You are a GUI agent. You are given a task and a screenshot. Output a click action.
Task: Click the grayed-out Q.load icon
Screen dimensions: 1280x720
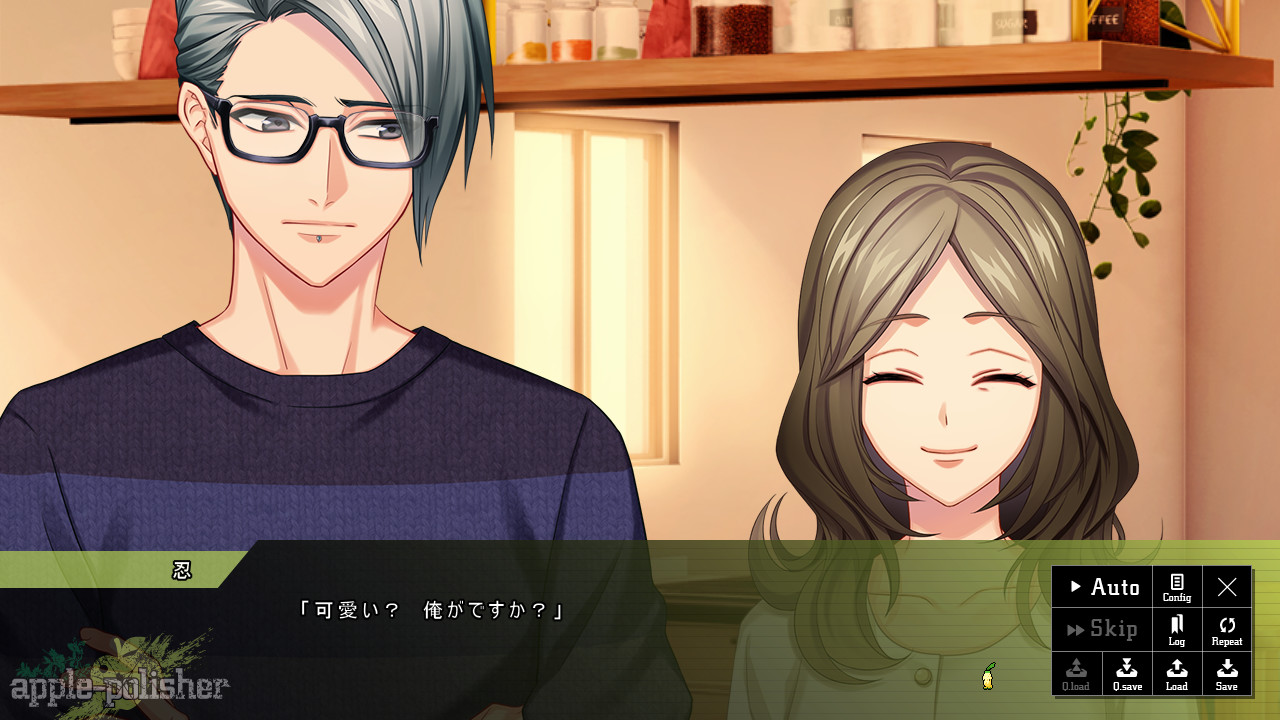point(1077,673)
